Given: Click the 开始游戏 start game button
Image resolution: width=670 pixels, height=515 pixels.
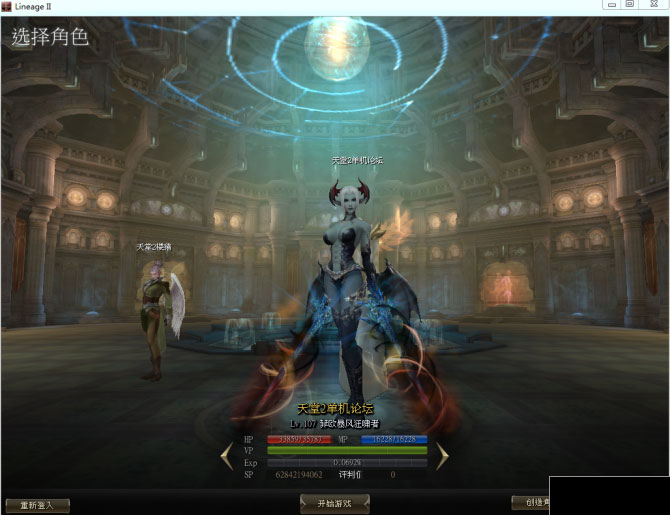Looking at the screenshot, I should (x=334, y=504).
